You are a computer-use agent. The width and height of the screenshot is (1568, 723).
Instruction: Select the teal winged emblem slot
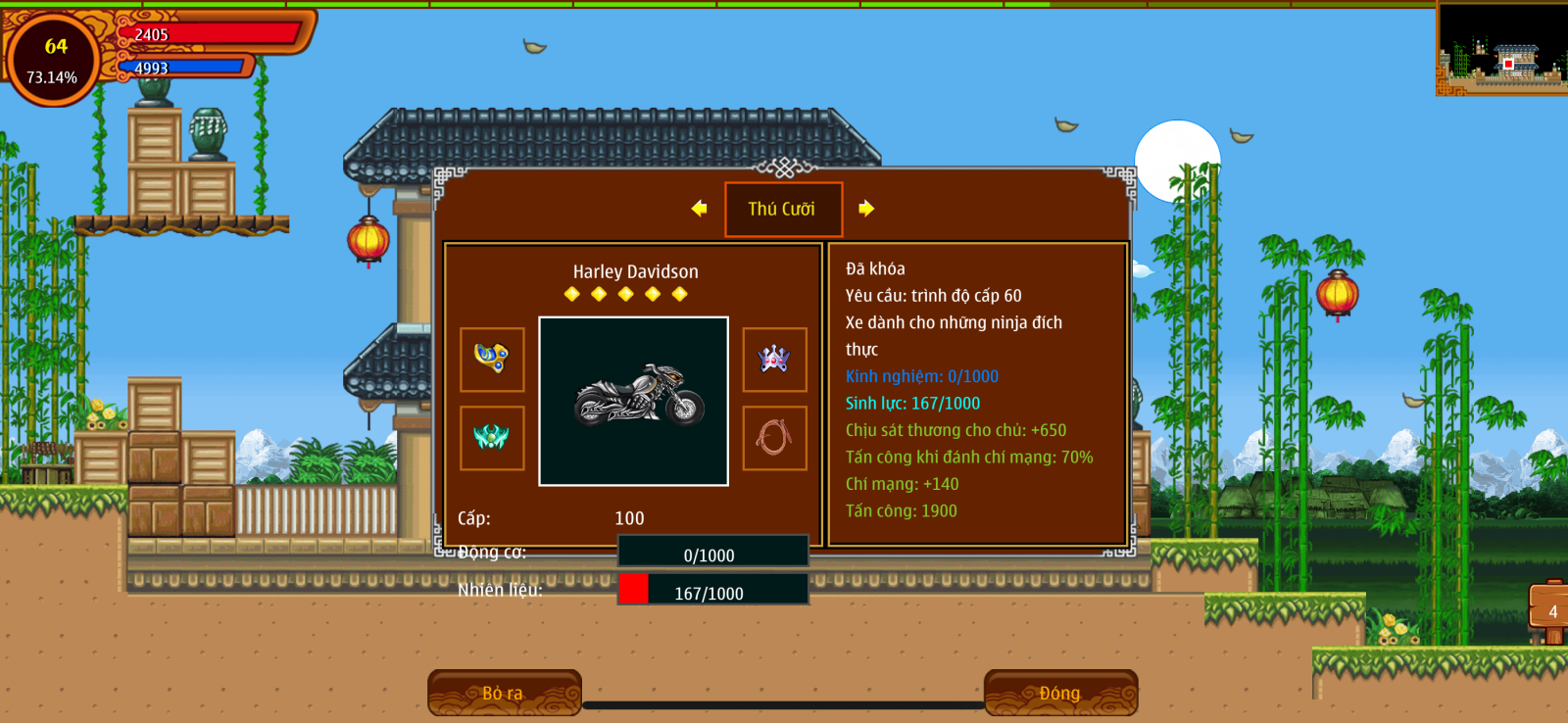pyautogui.click(x=492, y=438)
